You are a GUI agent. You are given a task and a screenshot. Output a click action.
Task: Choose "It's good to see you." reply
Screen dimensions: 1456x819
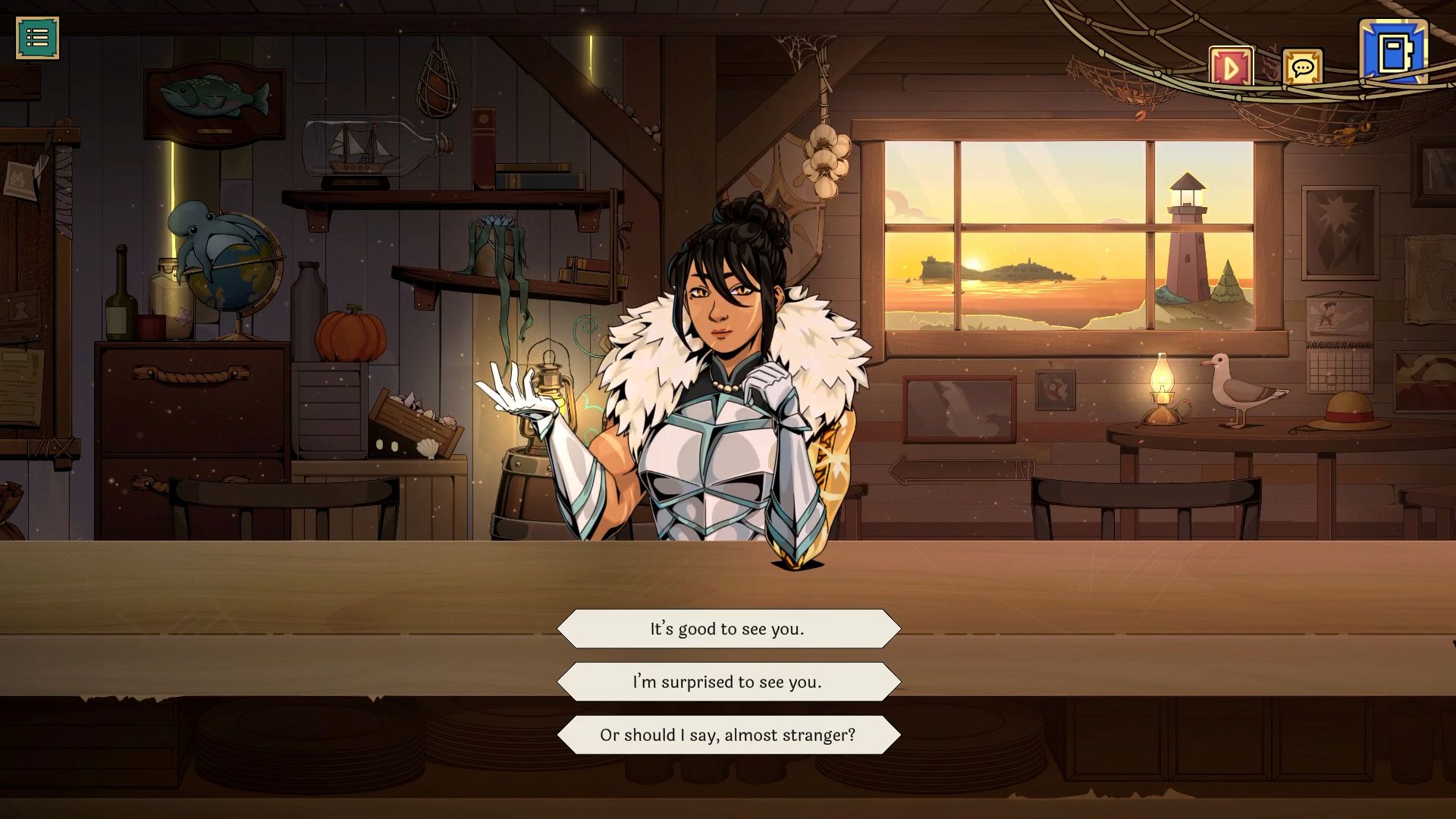click(x=728, y=629)
